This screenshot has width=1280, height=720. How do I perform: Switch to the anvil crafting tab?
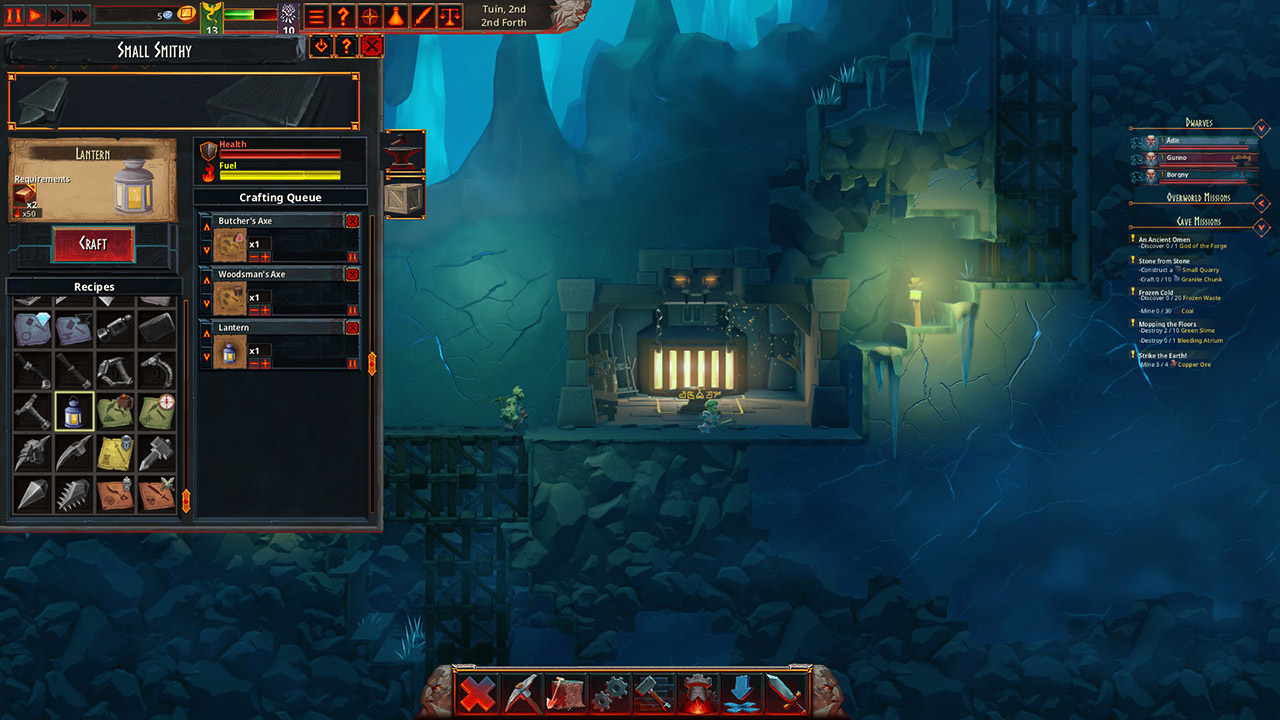[x=405, y=151]
